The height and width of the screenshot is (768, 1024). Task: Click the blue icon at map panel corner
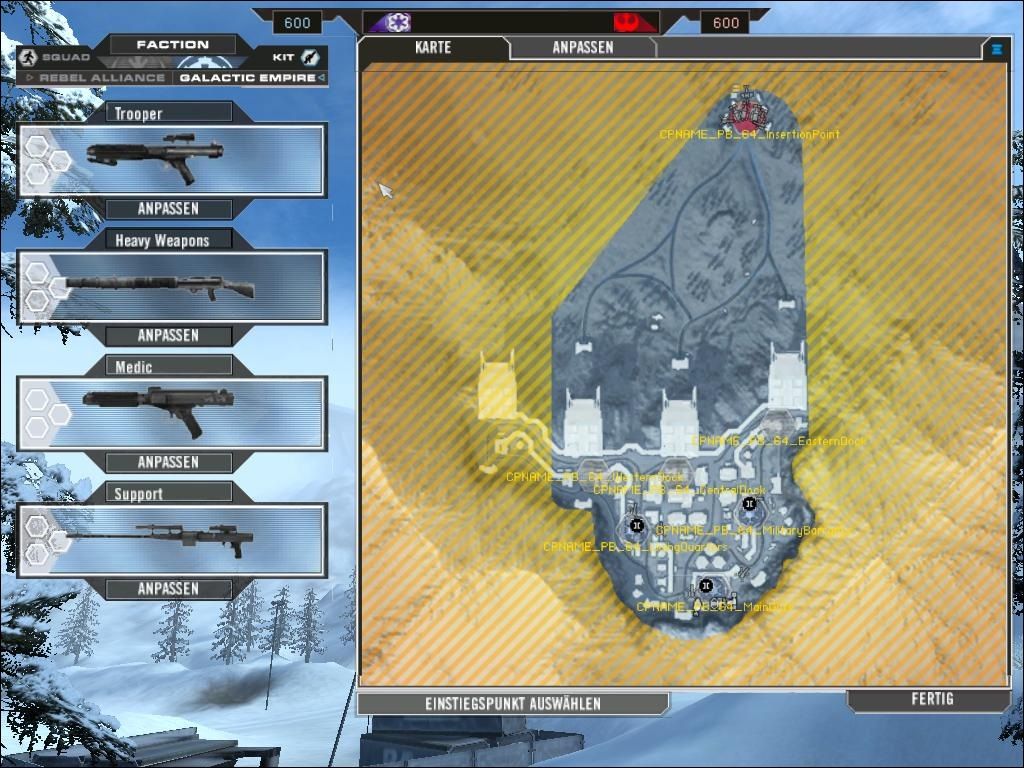[x=997, y=48]
